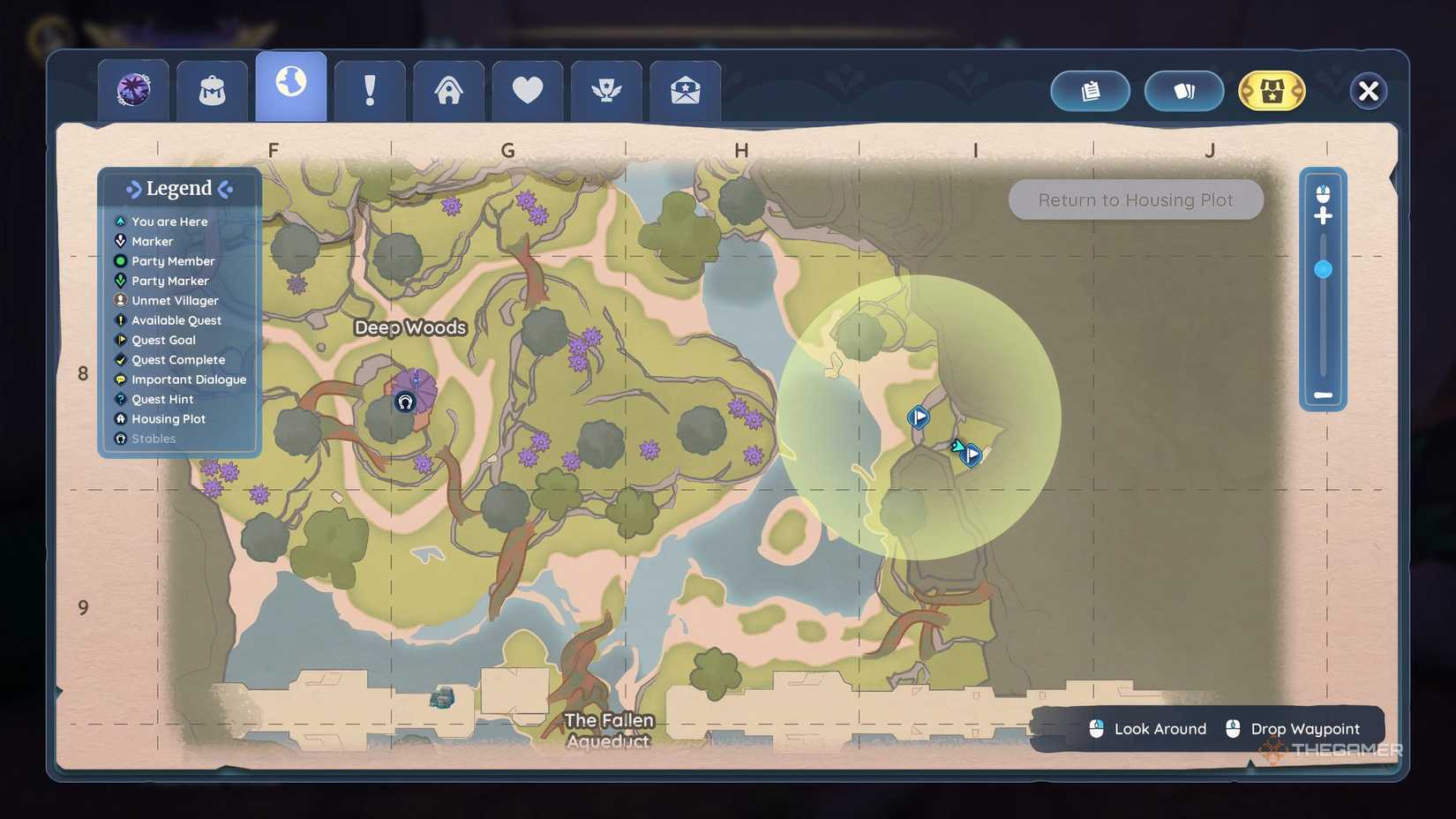Open the golden premium chest shop
The image size is (1456, 819).
1271,91
